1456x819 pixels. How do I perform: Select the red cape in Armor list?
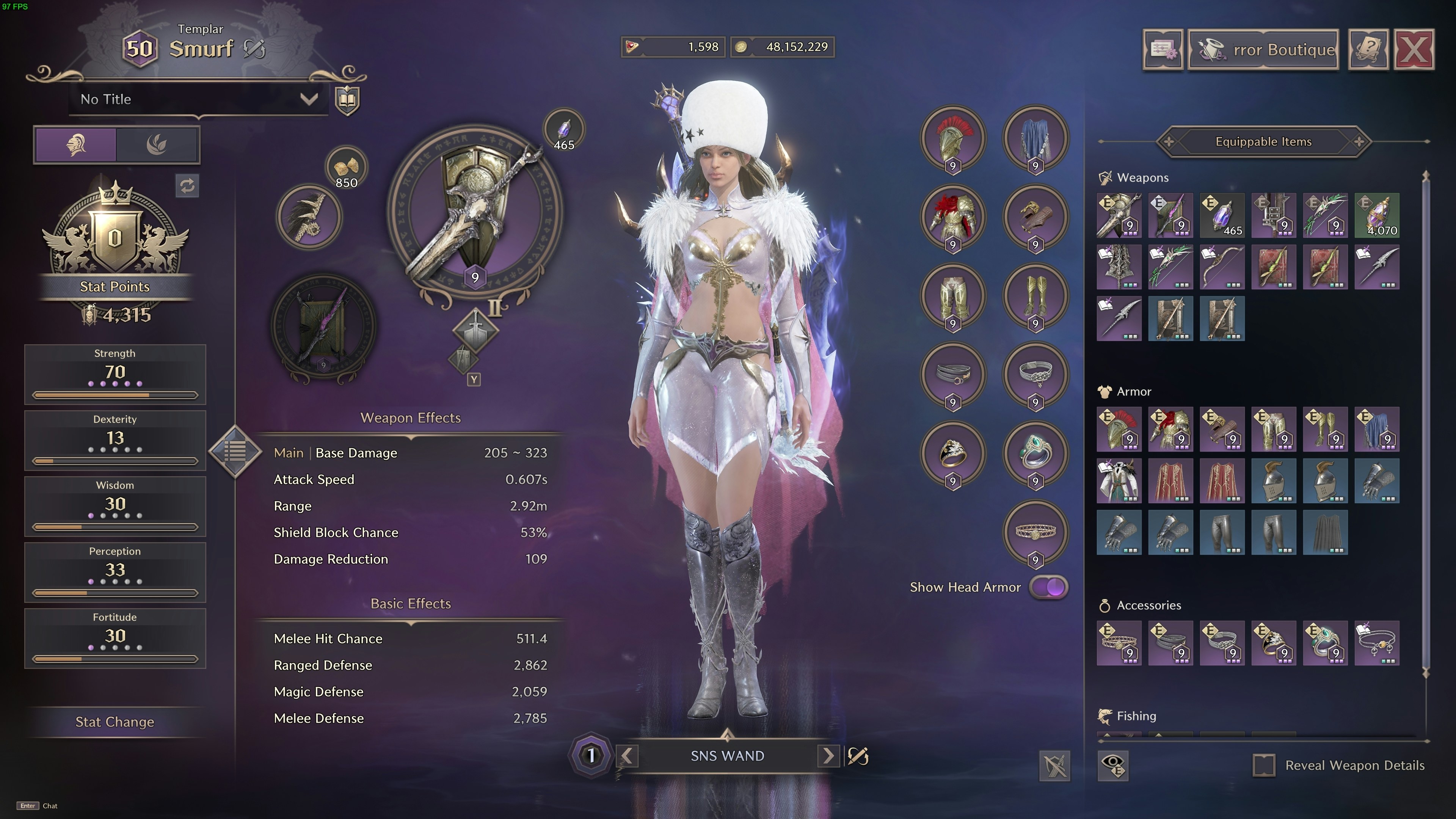(x=1170, y=481)
